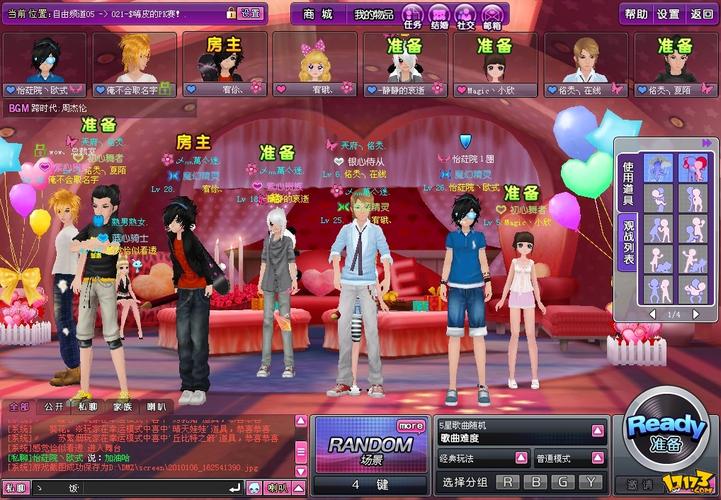Click the 返回 back button
The image size is (721, 500).
[701, 14]
